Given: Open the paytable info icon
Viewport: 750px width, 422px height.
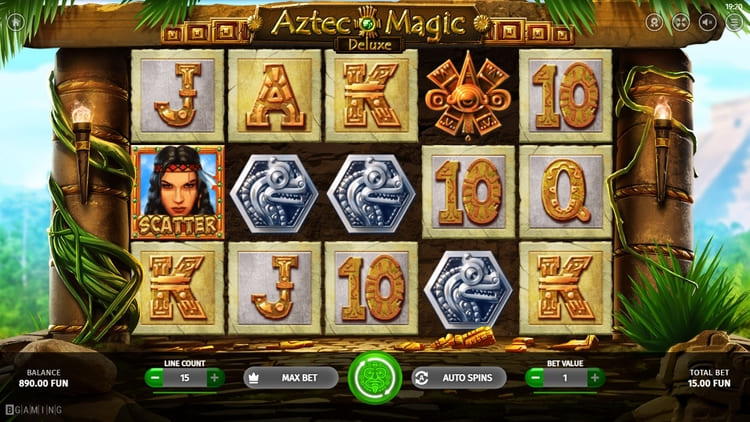Looking at the screenshot, I should click(655, 21).
